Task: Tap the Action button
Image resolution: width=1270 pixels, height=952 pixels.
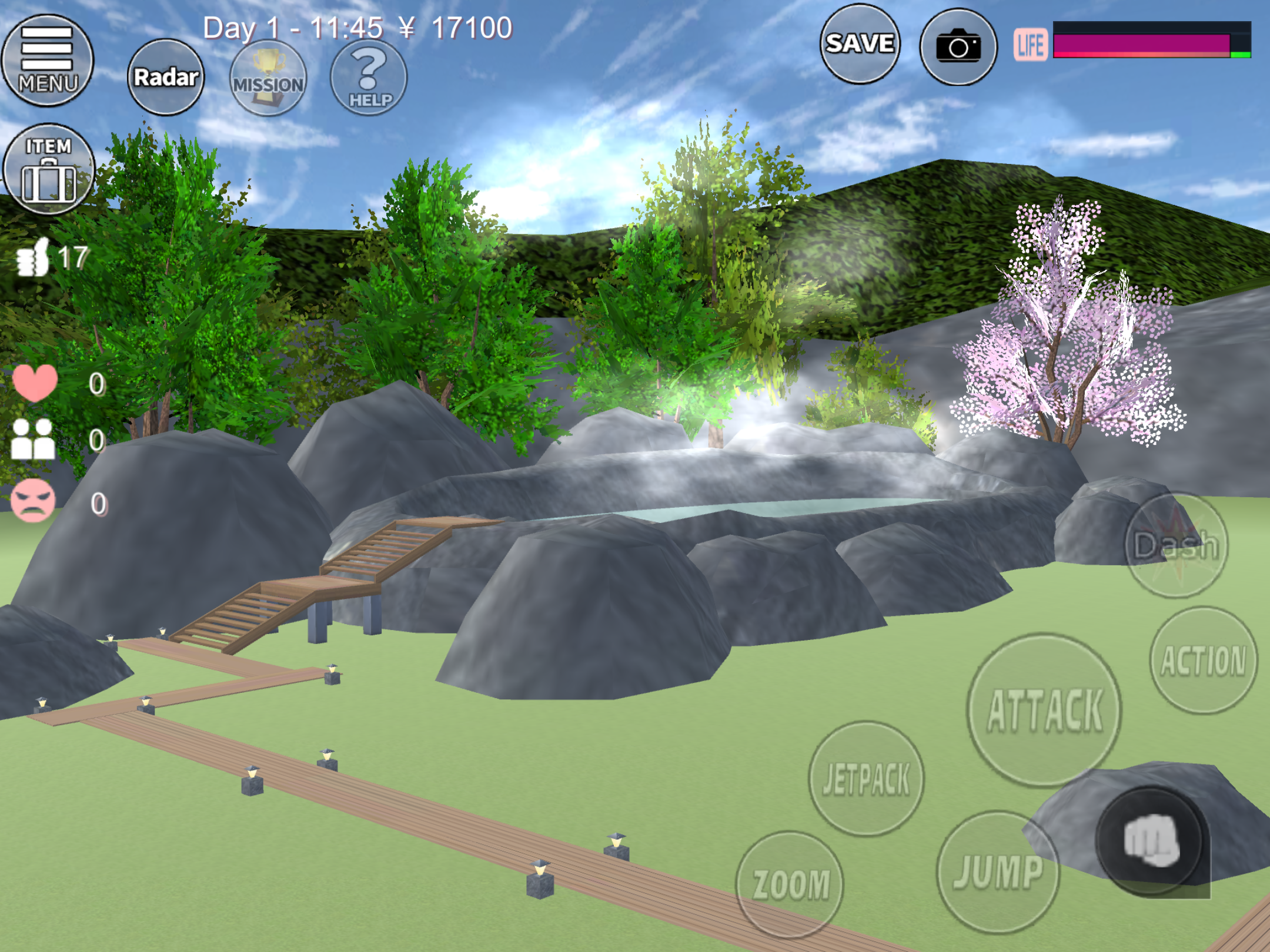Action: 1203,661
